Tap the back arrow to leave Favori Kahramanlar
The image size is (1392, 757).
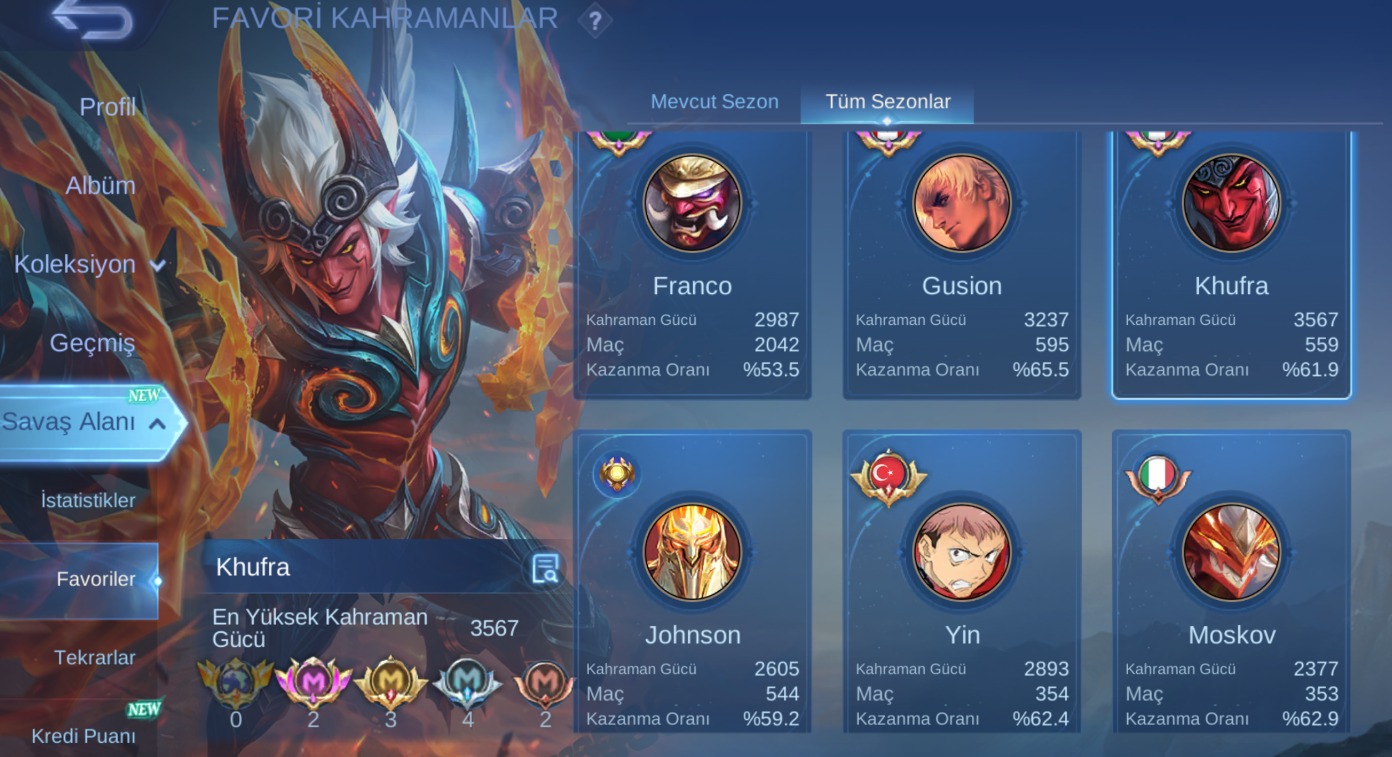click(95, 20)
